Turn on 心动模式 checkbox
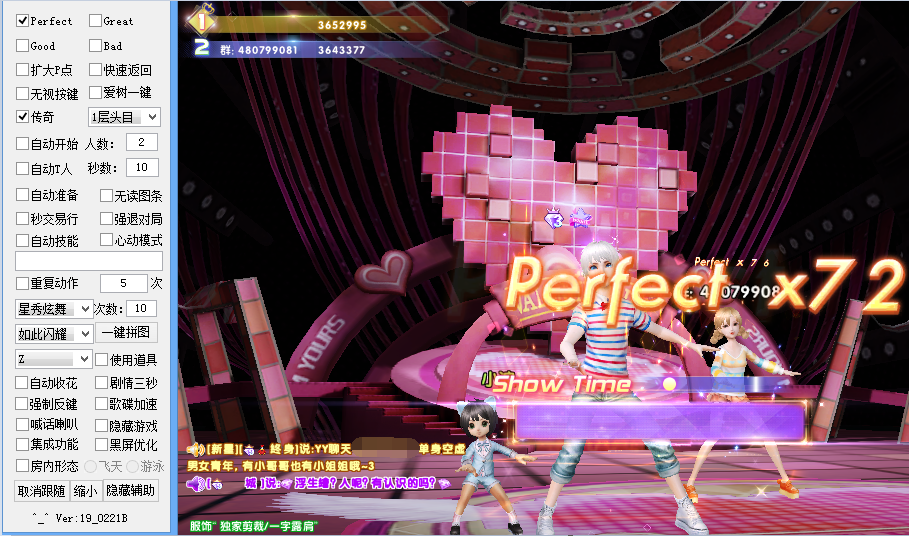 point(106,240)
